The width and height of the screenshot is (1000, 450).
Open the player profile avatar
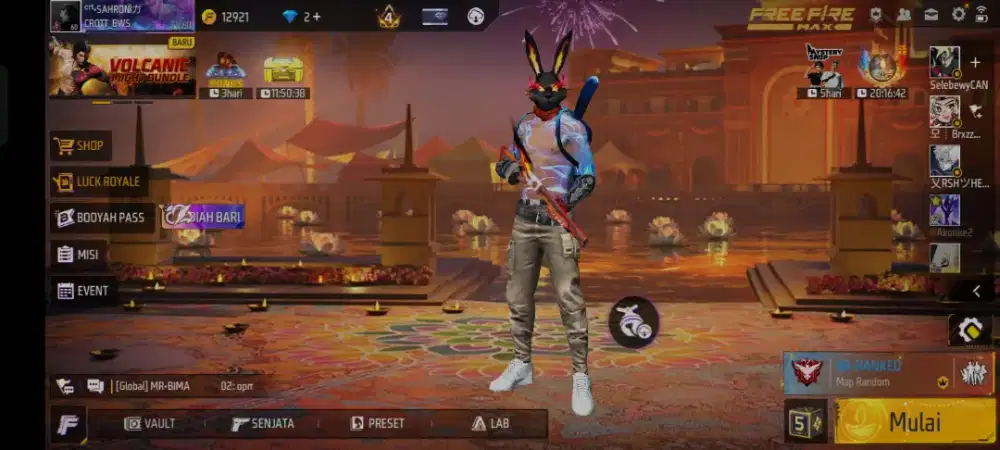tap(66, 16)
